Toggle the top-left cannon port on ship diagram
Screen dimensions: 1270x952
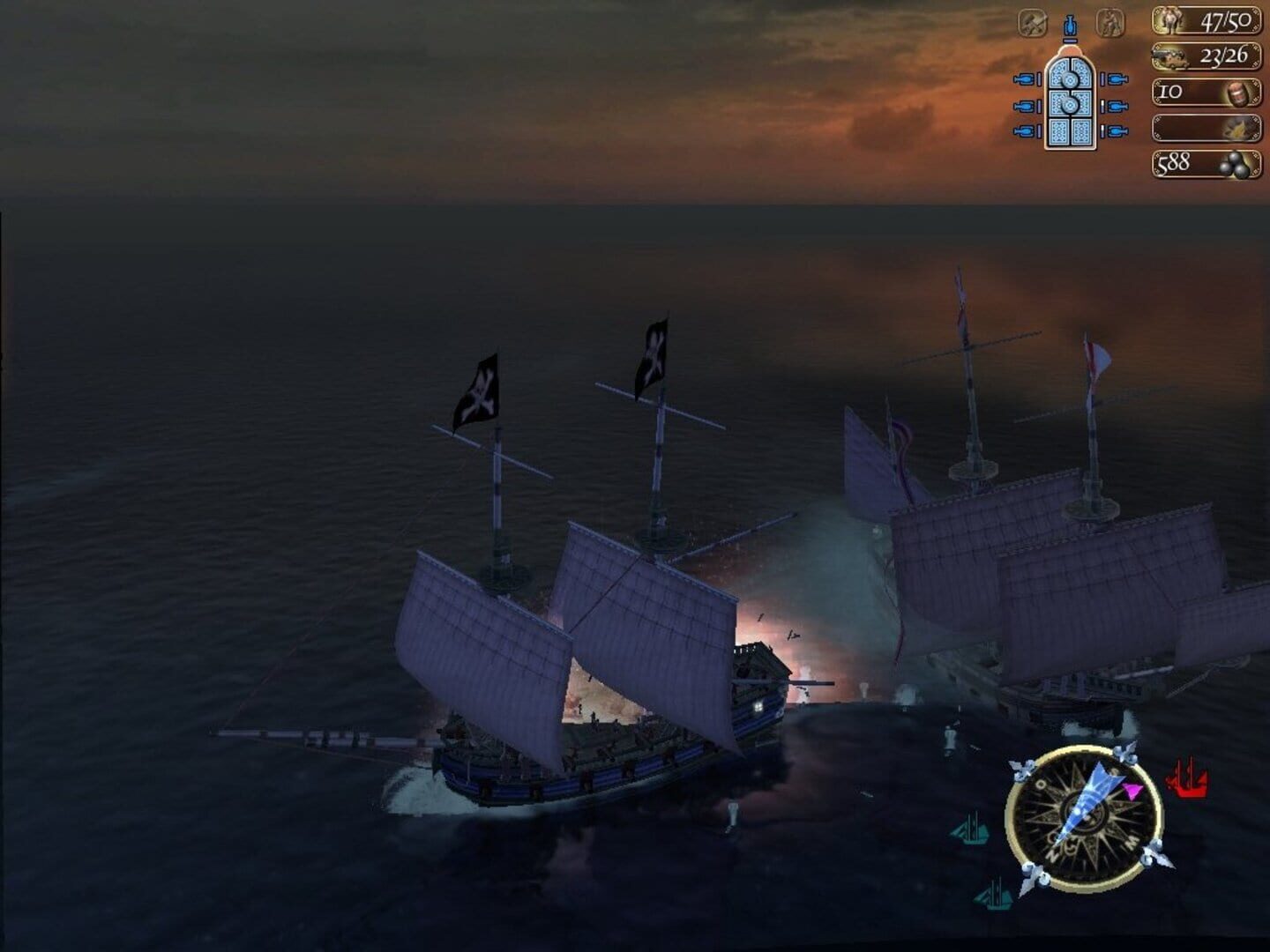pos(1025,78)
